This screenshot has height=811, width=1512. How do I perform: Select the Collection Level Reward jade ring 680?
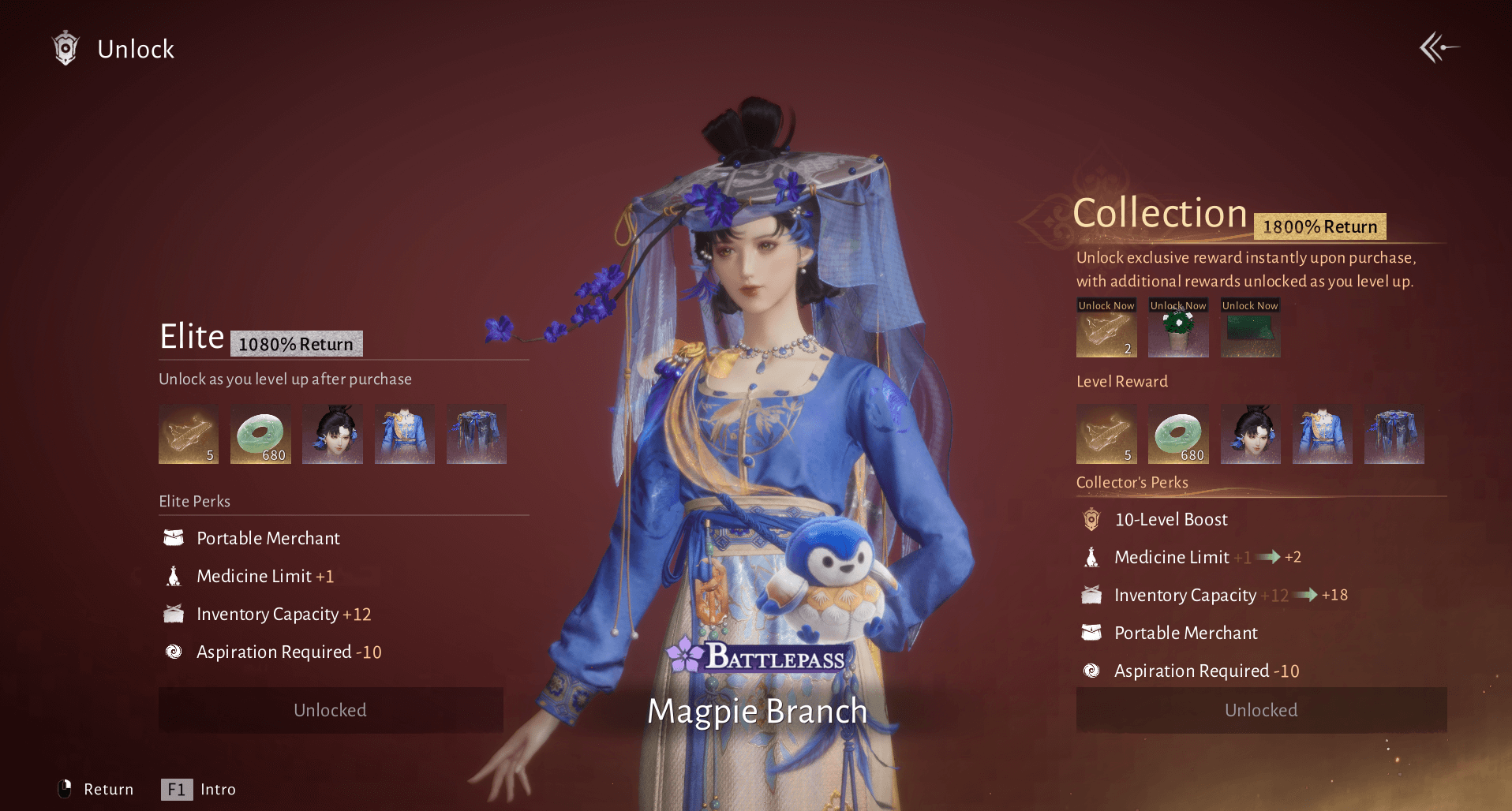pos(1178,434)
